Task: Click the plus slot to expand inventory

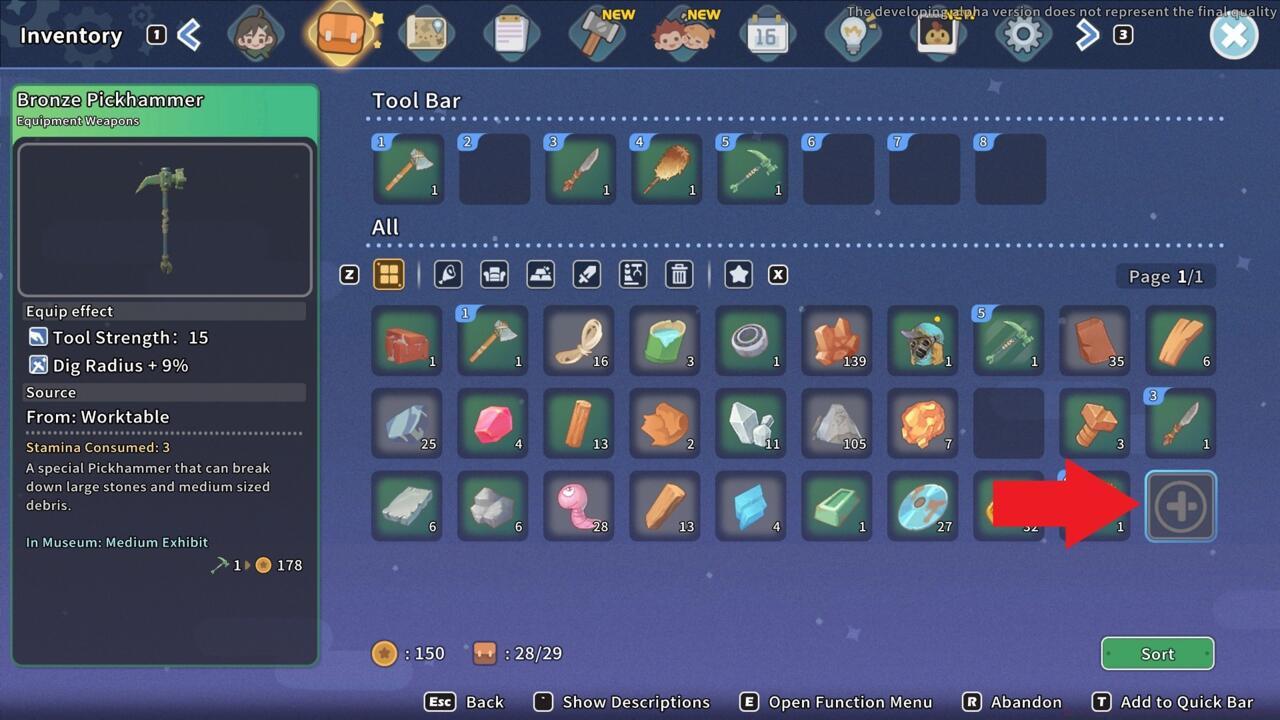Action: (1181, 505)
